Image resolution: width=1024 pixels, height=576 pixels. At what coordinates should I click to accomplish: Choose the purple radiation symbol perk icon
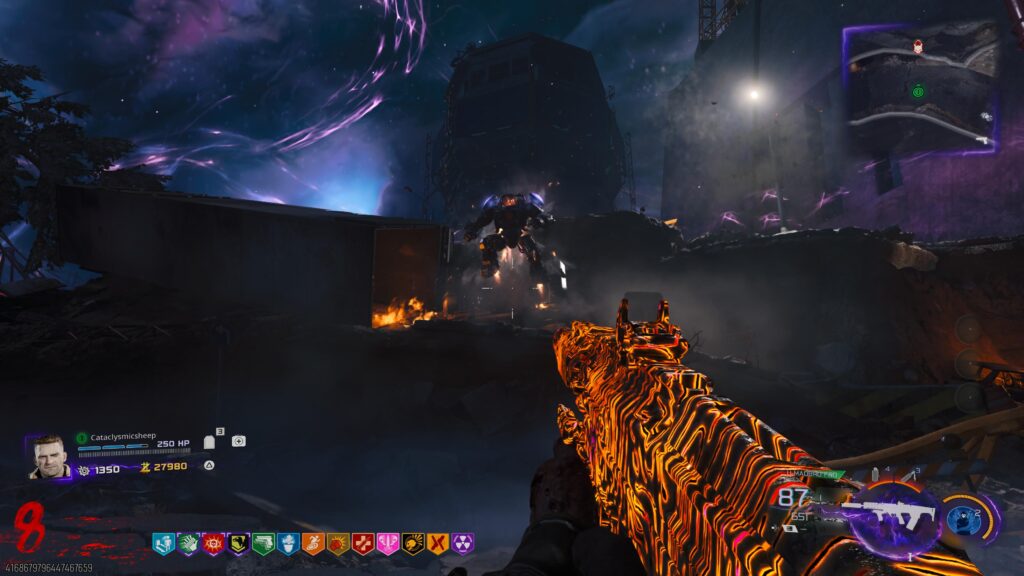pyautogui.click(x=462, y=544)
